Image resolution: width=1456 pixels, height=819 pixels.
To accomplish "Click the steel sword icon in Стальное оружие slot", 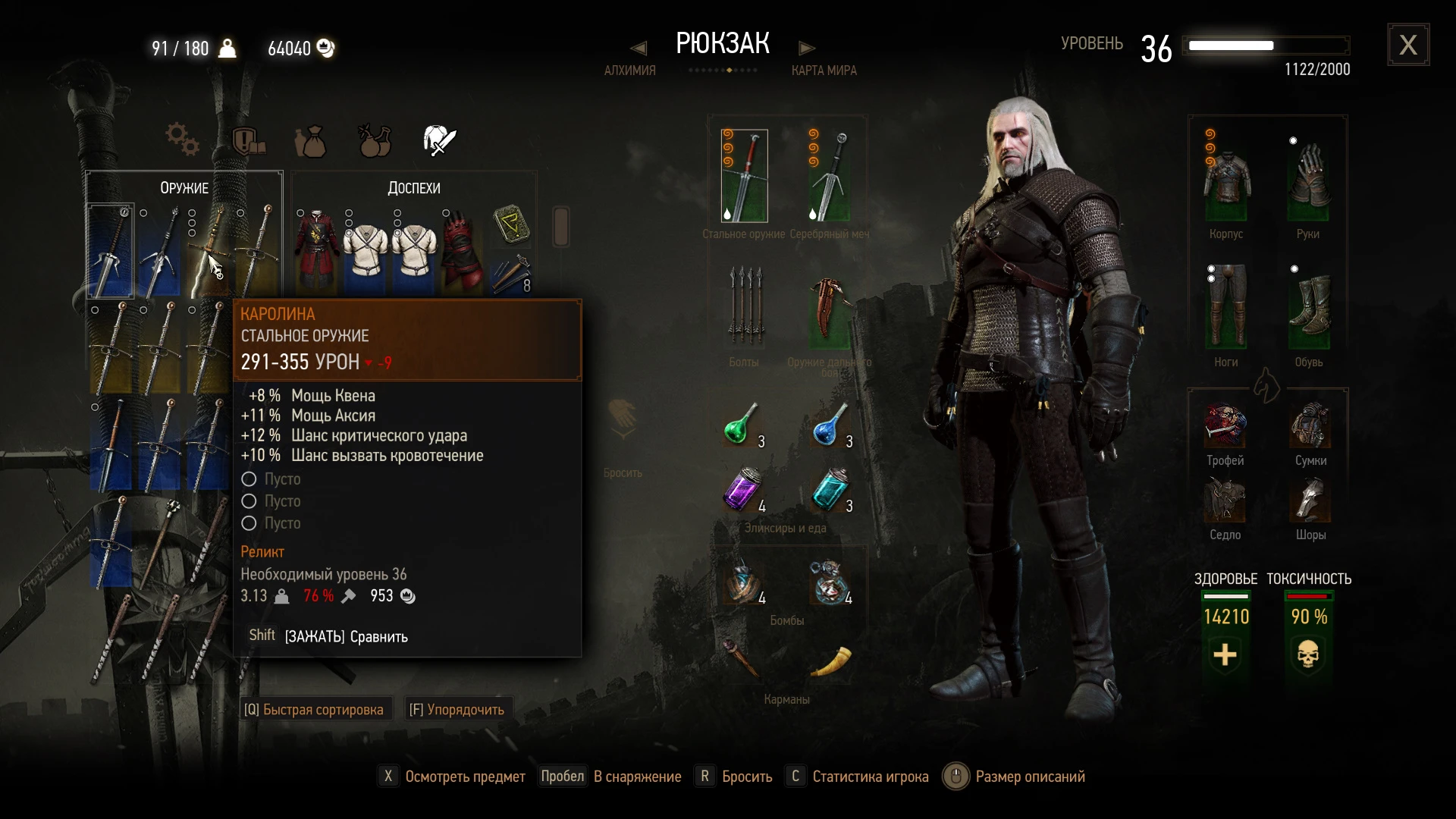I will 744,176.
